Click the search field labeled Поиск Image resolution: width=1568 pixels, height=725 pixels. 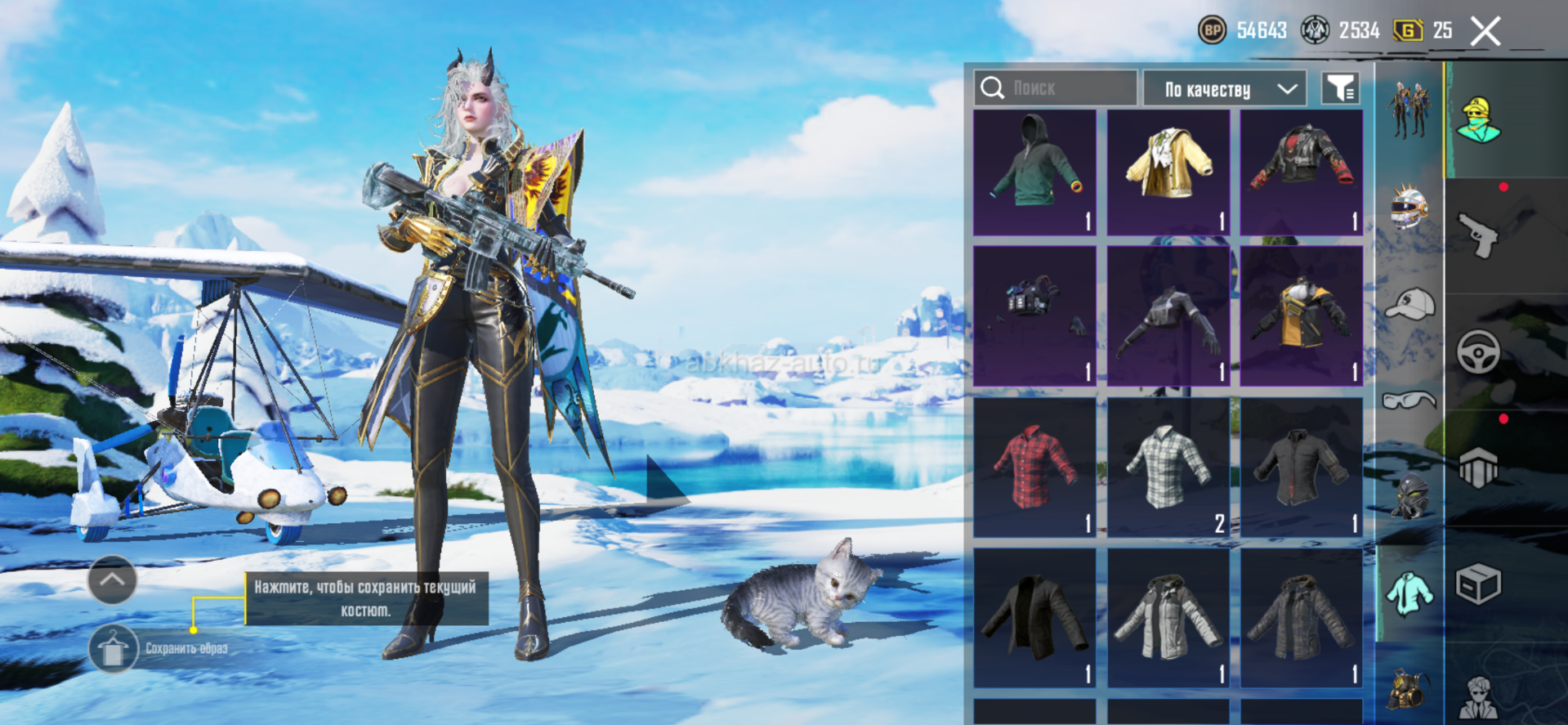coord(1055,88)
